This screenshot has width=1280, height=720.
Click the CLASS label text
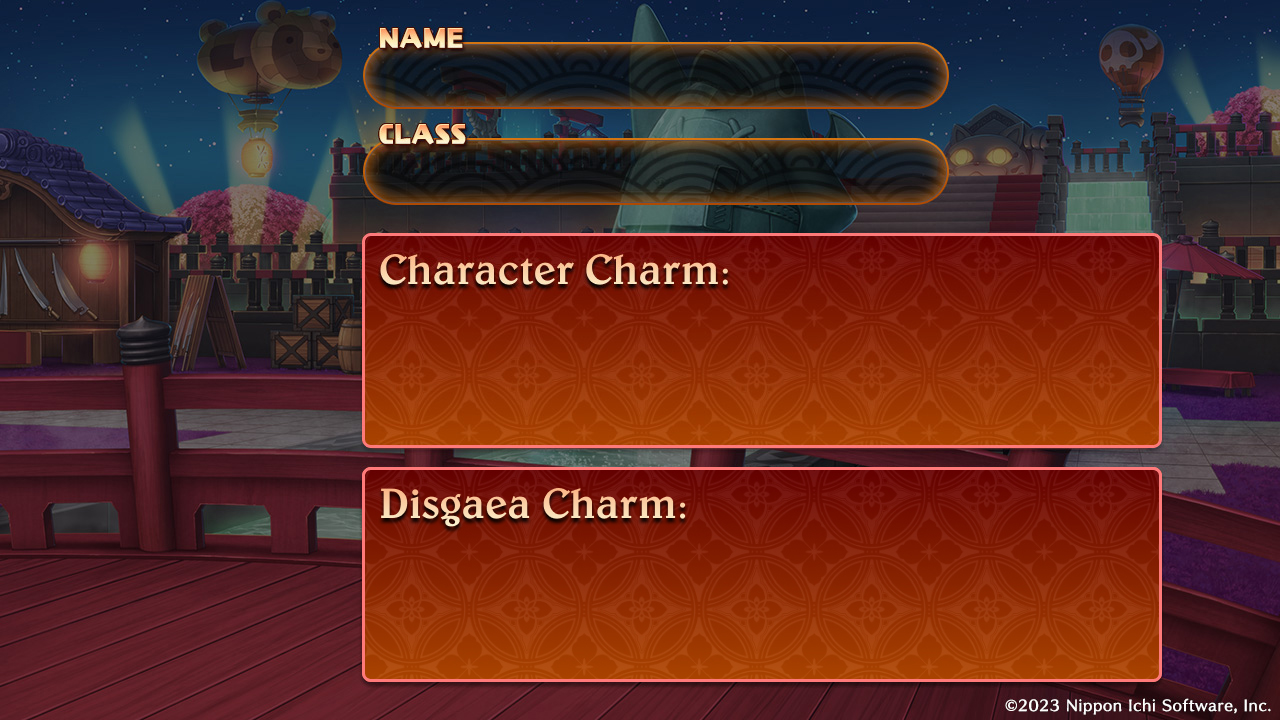(422, 133)
